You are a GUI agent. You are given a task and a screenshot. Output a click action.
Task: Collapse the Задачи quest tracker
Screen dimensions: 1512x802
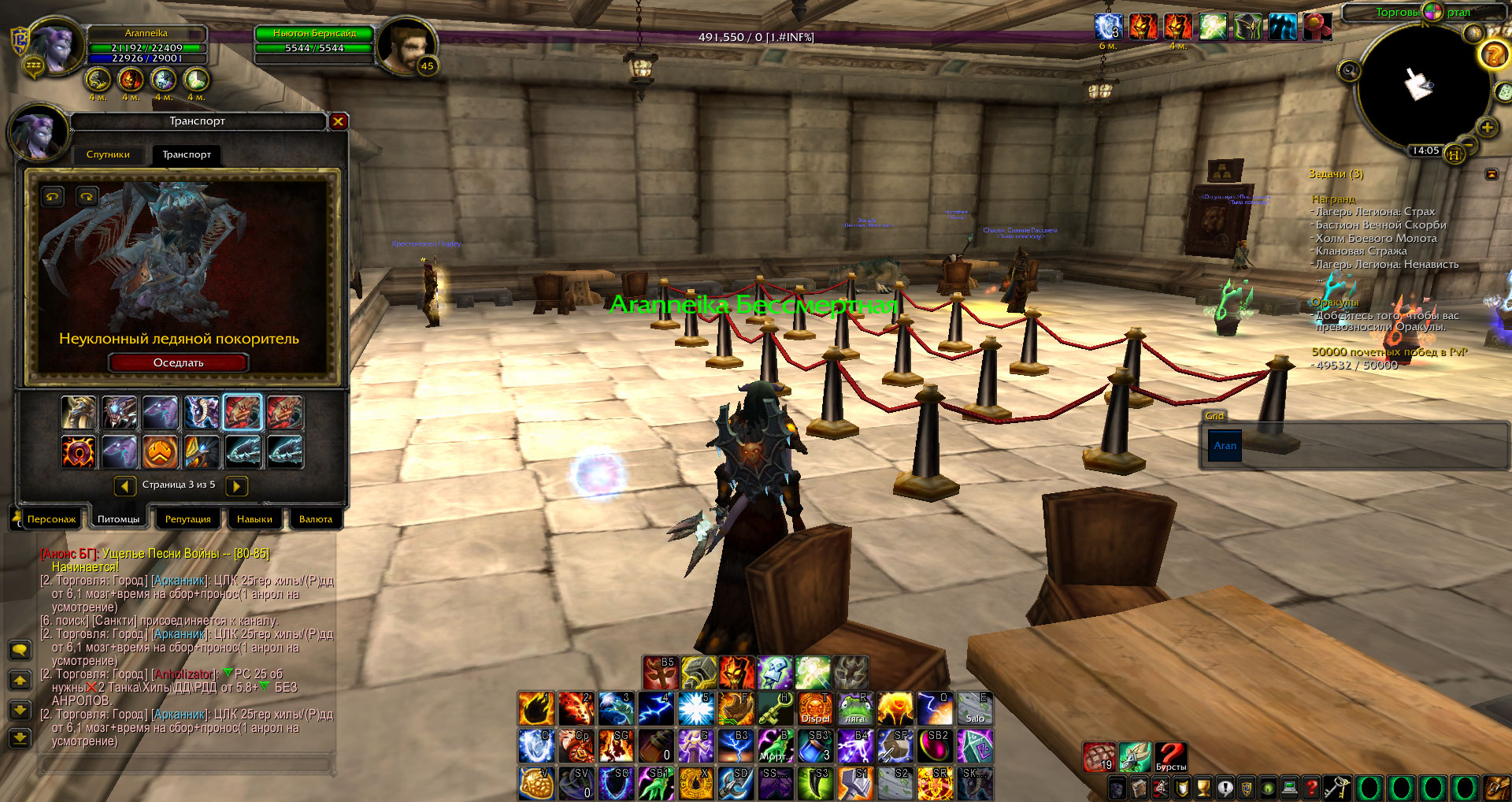click(x=1492, y=174)
